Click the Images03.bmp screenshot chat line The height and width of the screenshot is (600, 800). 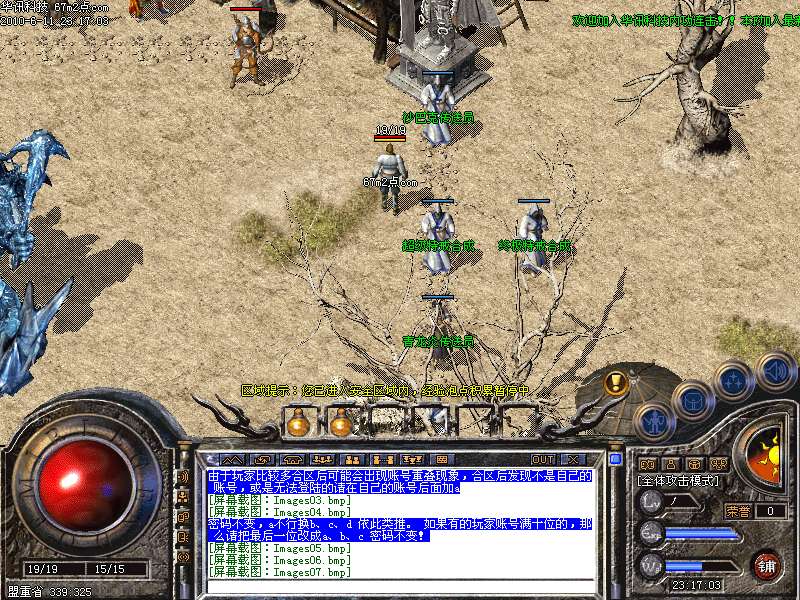click(280, 499)
